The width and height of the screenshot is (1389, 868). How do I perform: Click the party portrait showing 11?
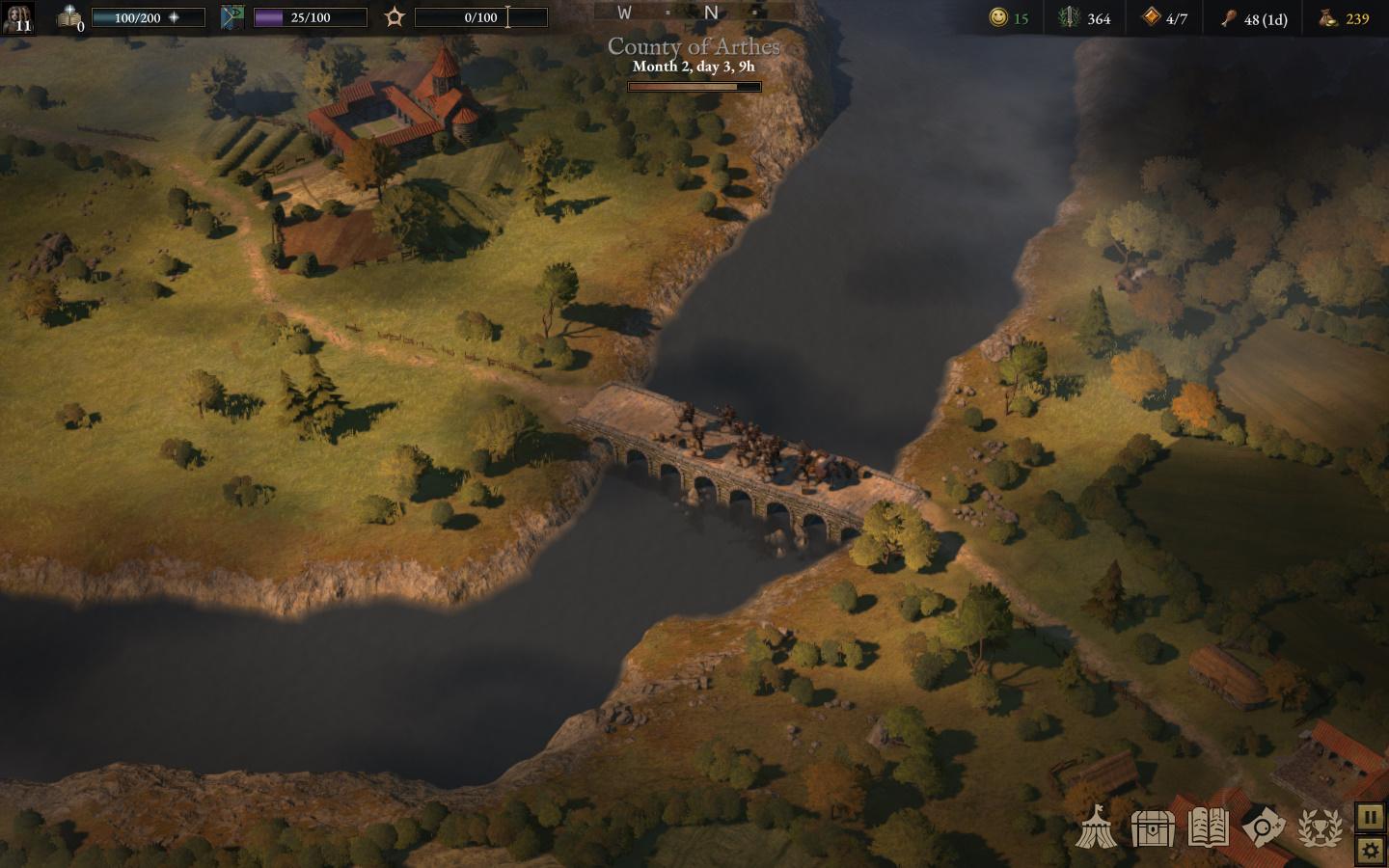tap(19, 17)
